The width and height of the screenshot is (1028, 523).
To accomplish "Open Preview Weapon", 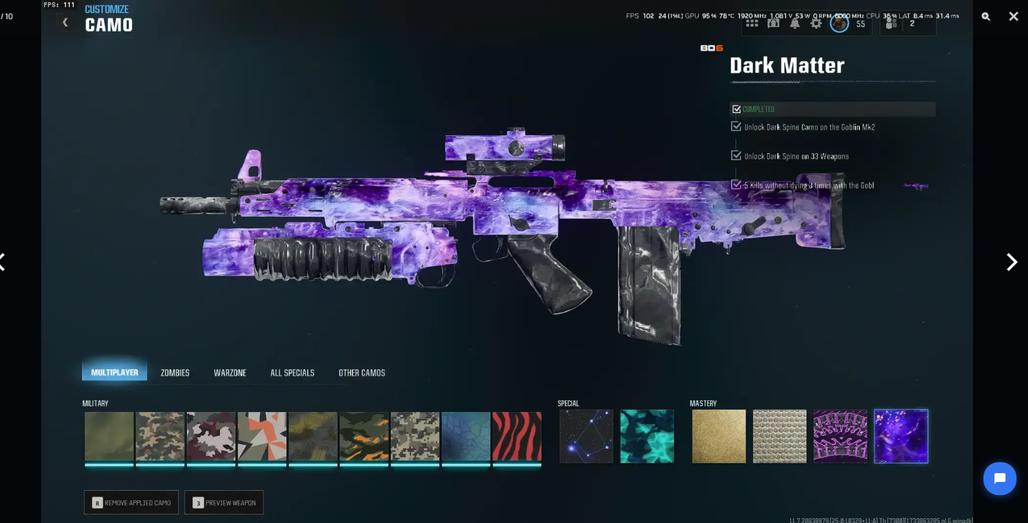I will (224, 502).
